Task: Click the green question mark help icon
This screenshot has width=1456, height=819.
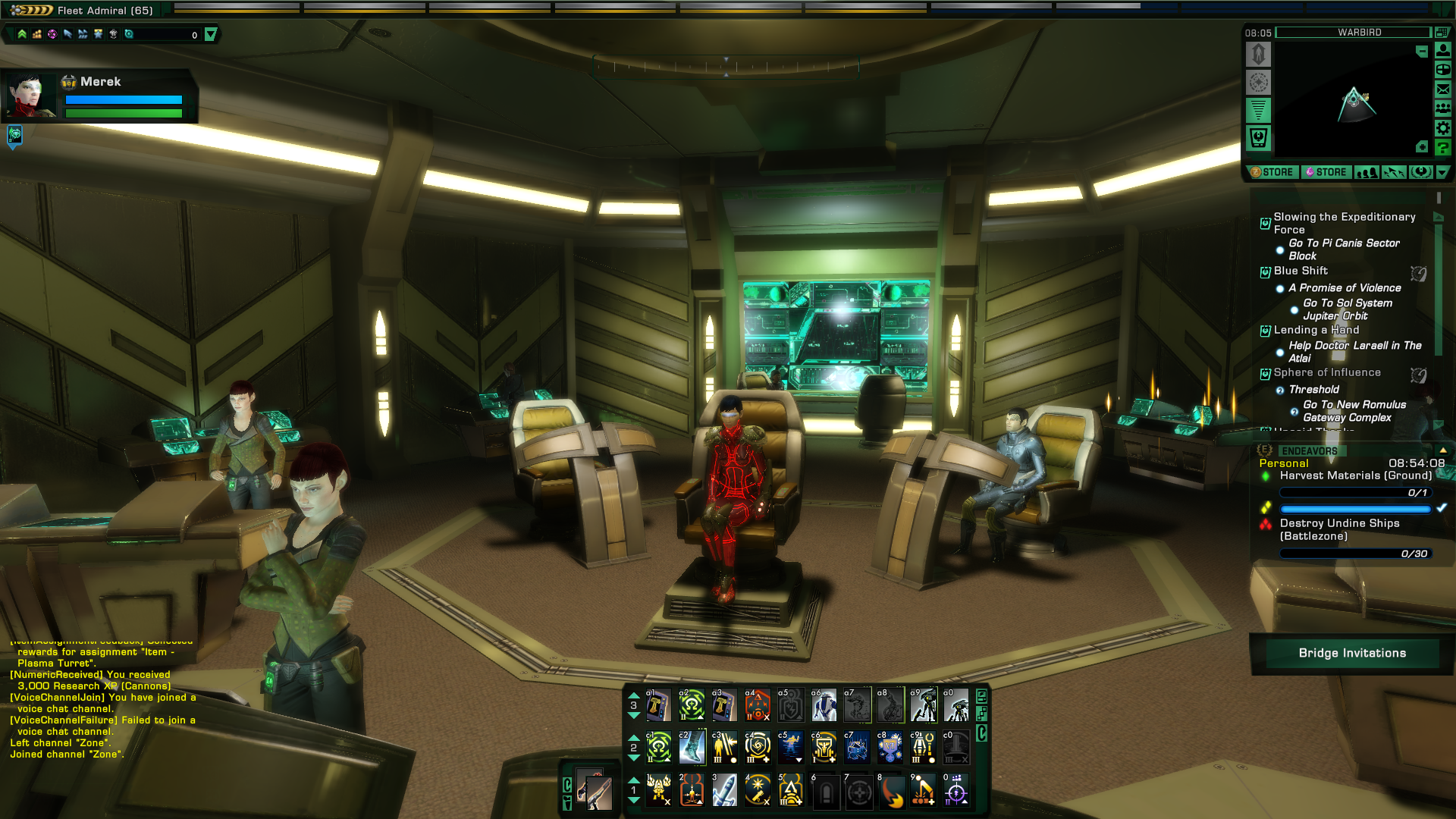Action: click(x=1442, y=148)
